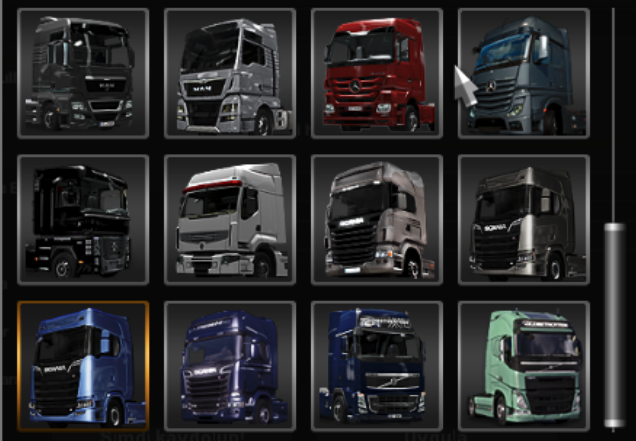Choose the dark grey Scania truck
This screenshot has width=636, height=441.
pos(523,219)
